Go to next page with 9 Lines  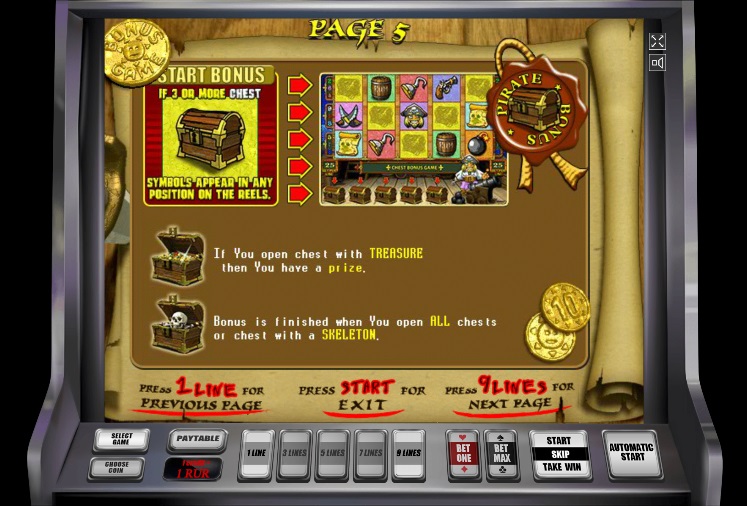pos(408,454)
